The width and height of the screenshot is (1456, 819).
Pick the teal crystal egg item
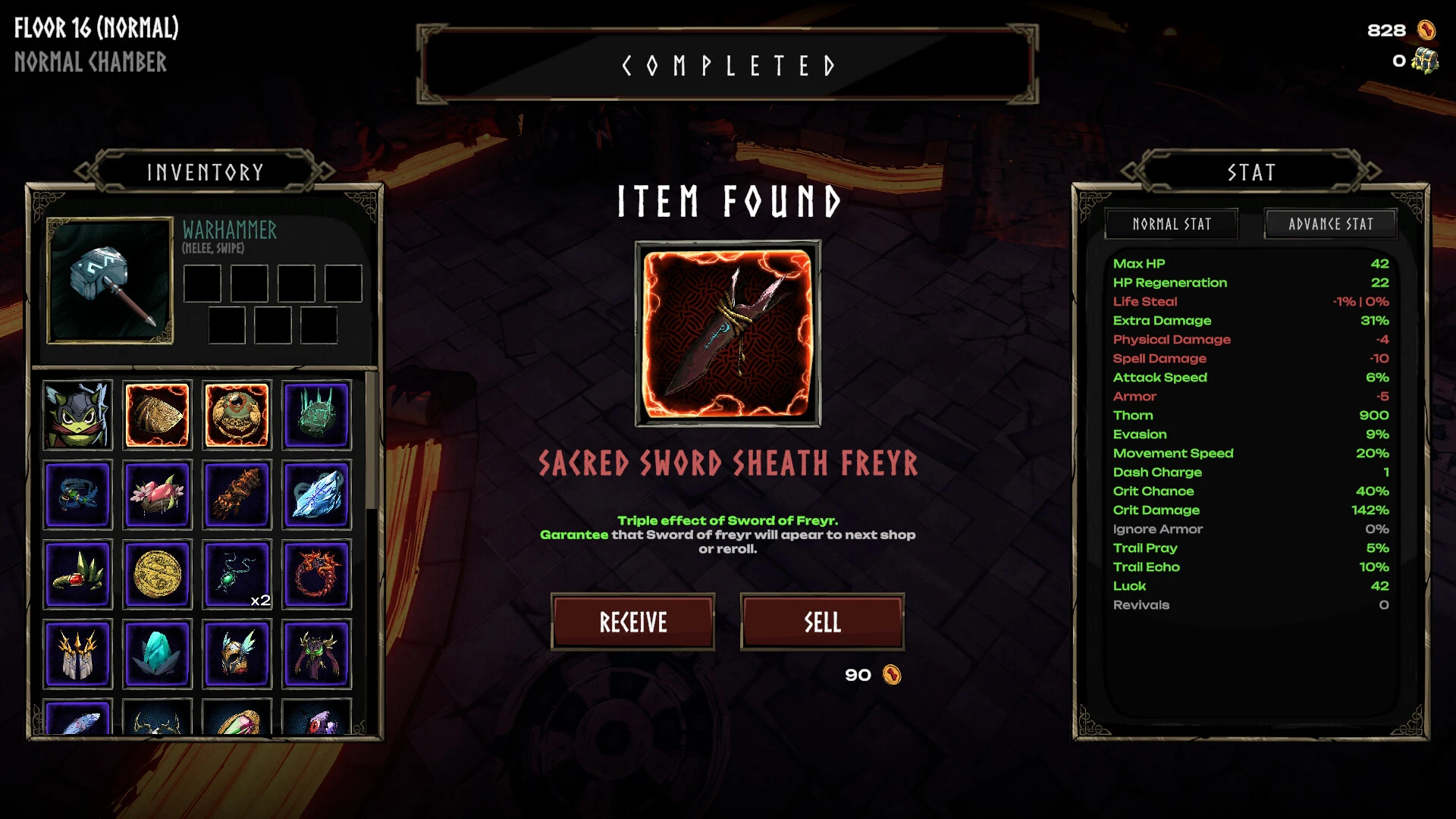[x=157, y=654]
